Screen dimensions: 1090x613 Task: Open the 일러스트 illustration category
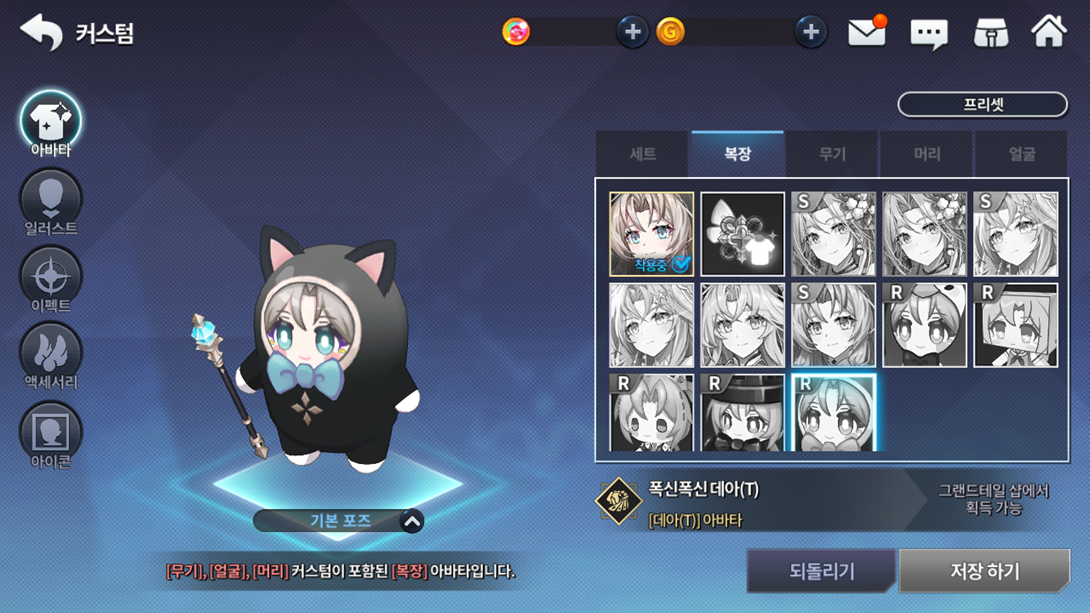coord(50,201)
